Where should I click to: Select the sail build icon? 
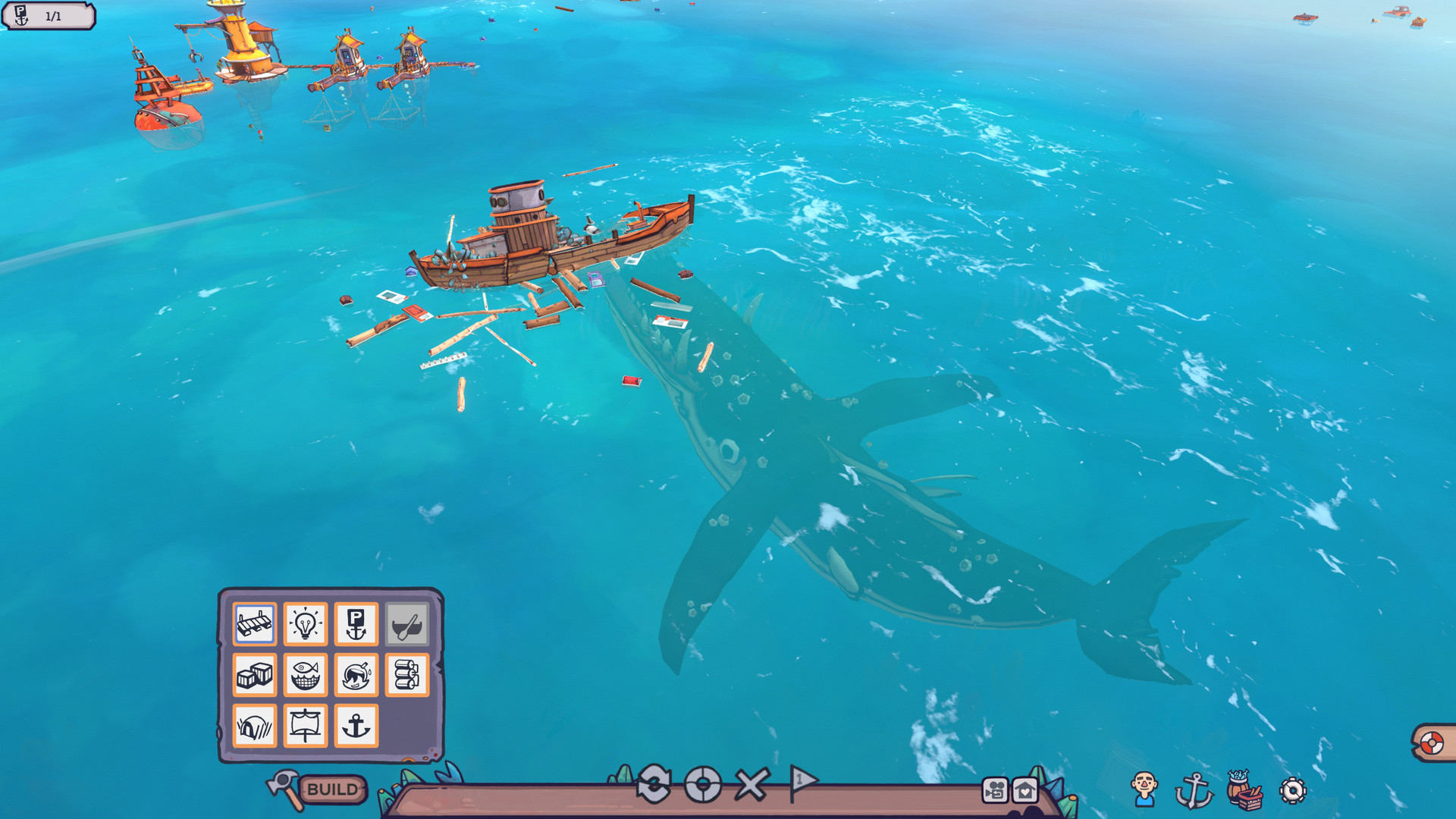[305, 726]
